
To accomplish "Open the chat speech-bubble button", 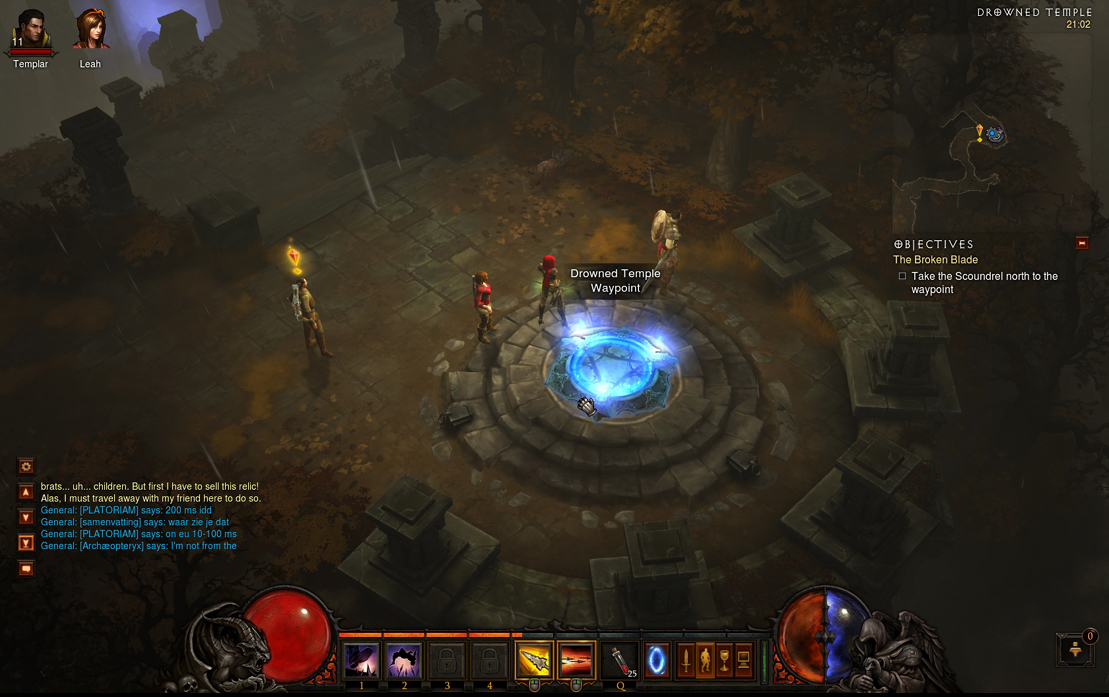I will [26, 568].
